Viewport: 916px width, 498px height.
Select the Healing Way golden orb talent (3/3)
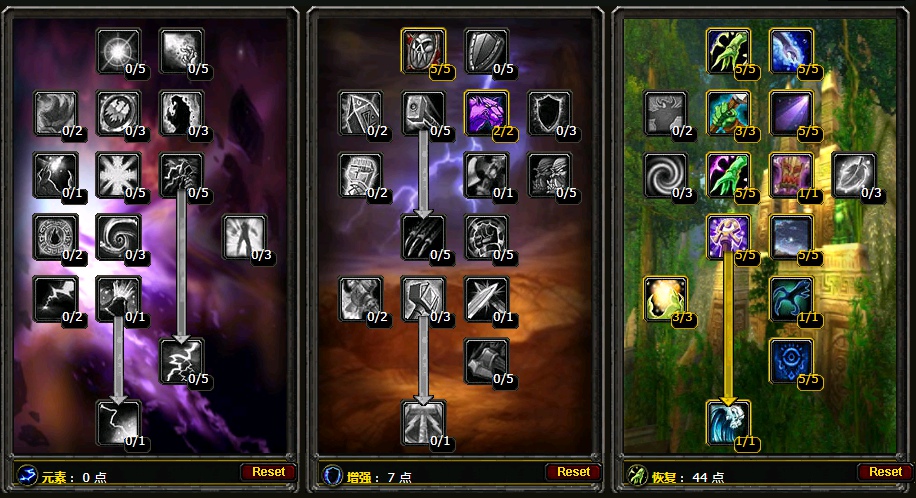tap(665, 298)
